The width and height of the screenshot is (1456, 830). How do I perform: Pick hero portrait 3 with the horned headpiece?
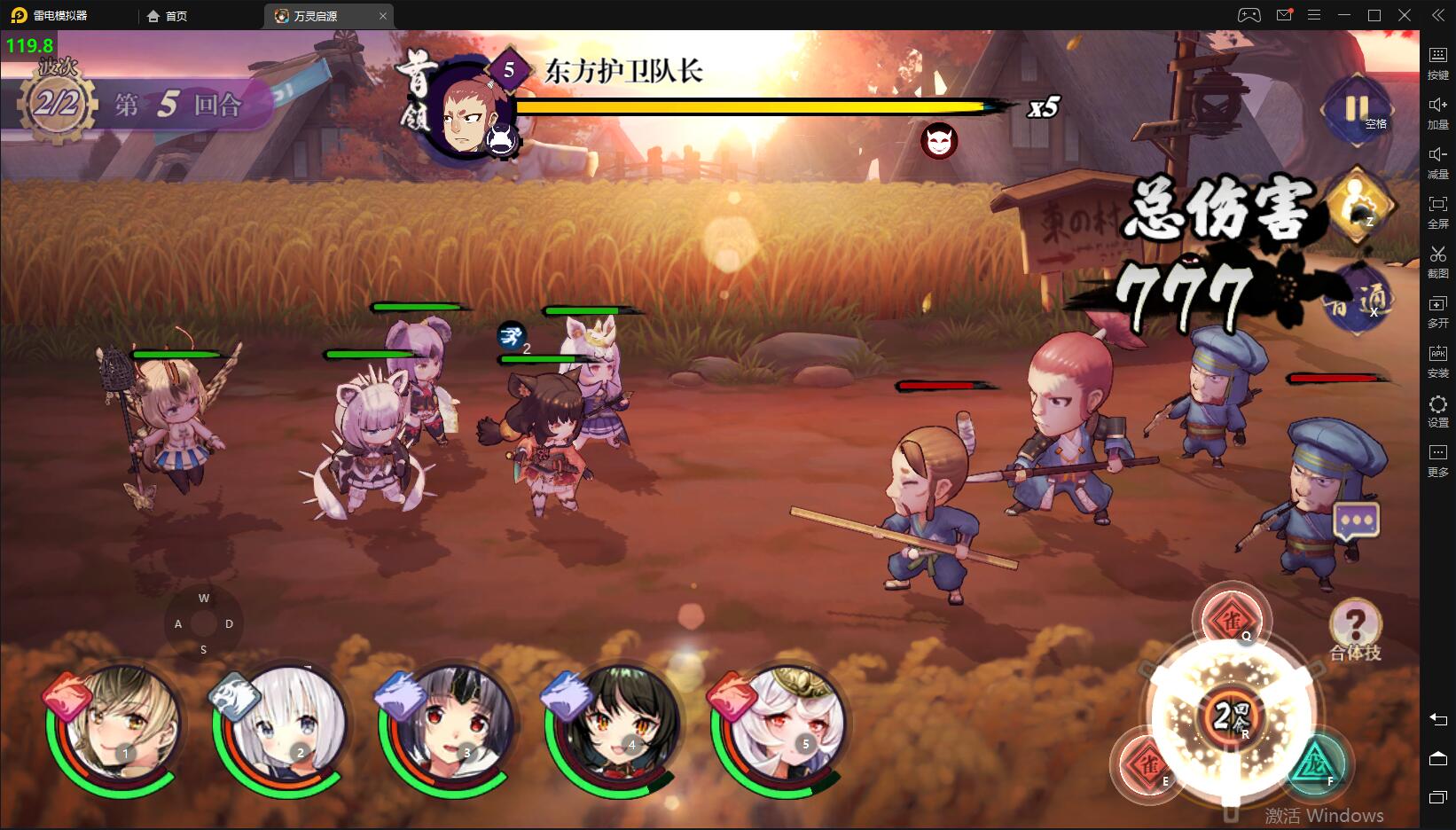click(450, 725)
